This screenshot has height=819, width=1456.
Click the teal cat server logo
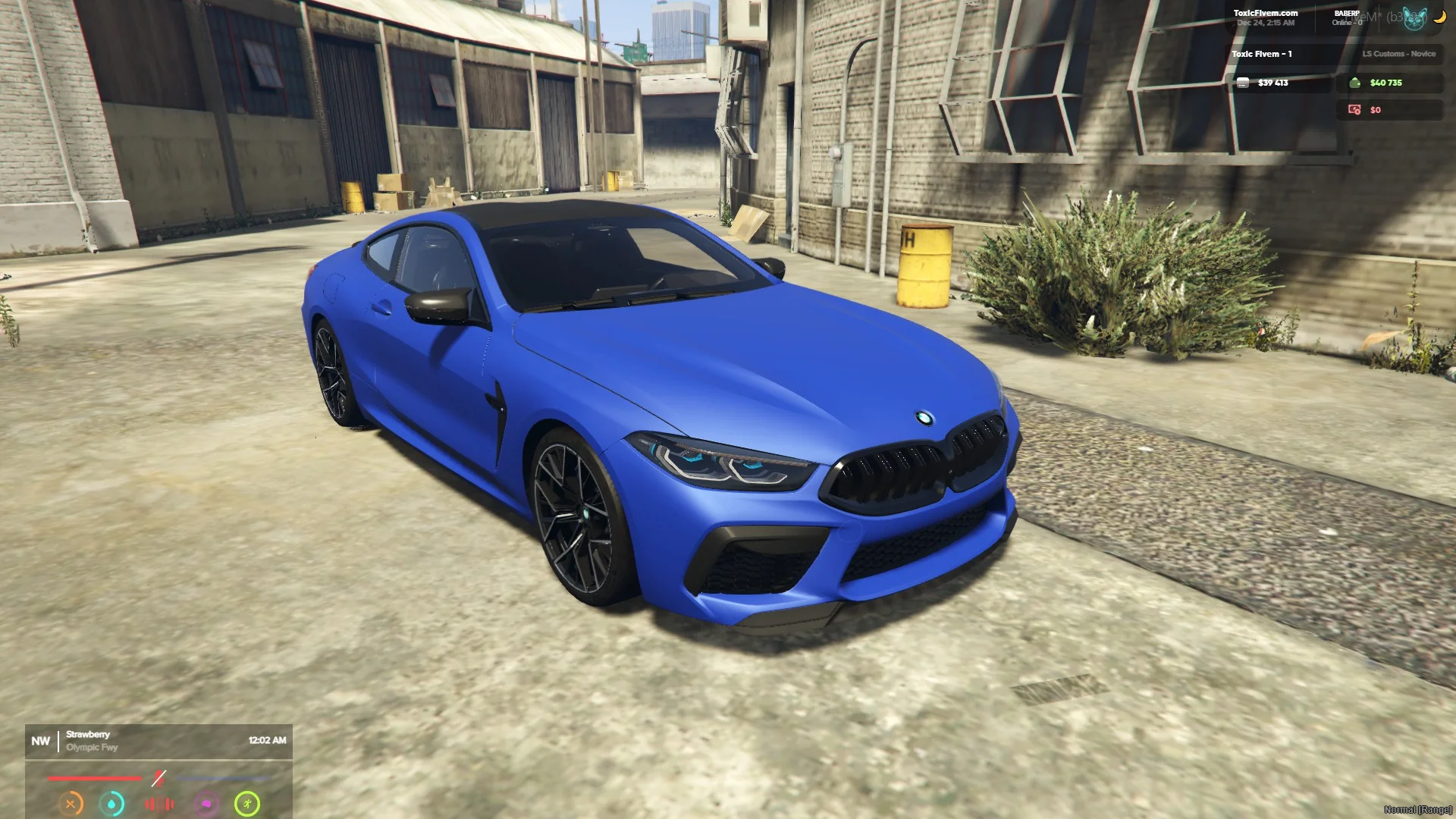[1414, 19]
